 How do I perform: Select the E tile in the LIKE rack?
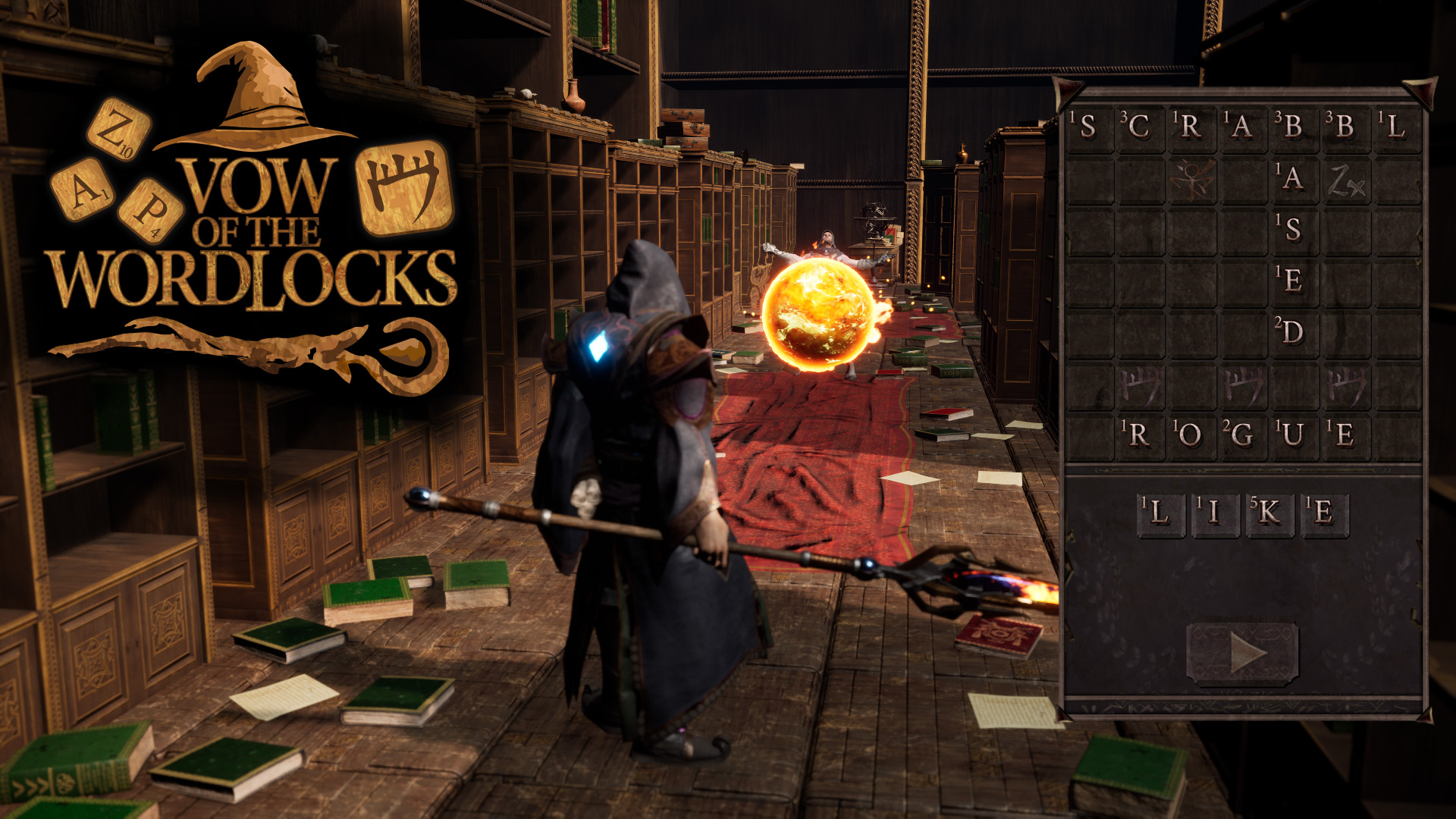pos(1324,513)
